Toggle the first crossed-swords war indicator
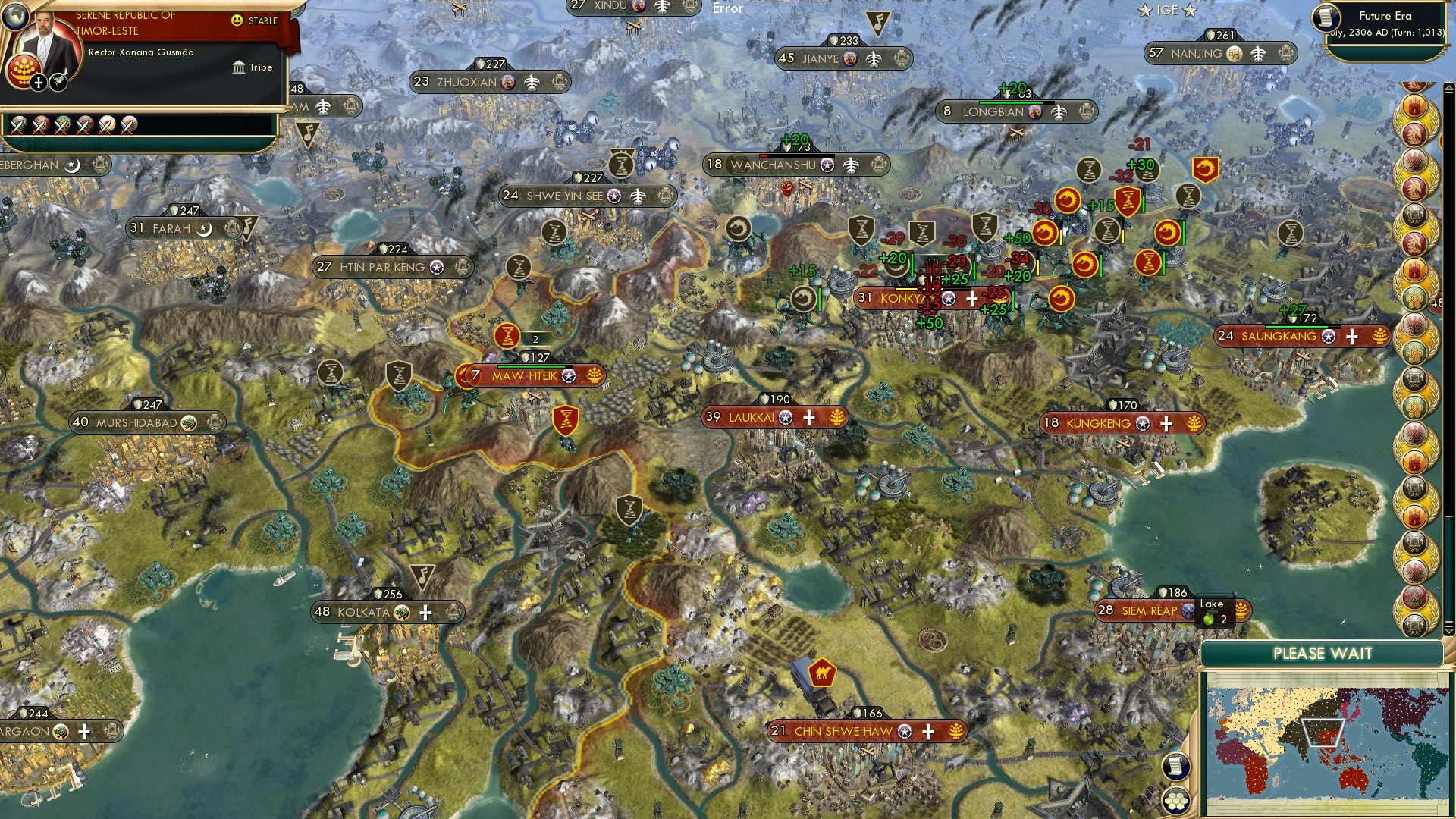The height and width of the screenshot is (819, 1456). click(x=17, y=126)
